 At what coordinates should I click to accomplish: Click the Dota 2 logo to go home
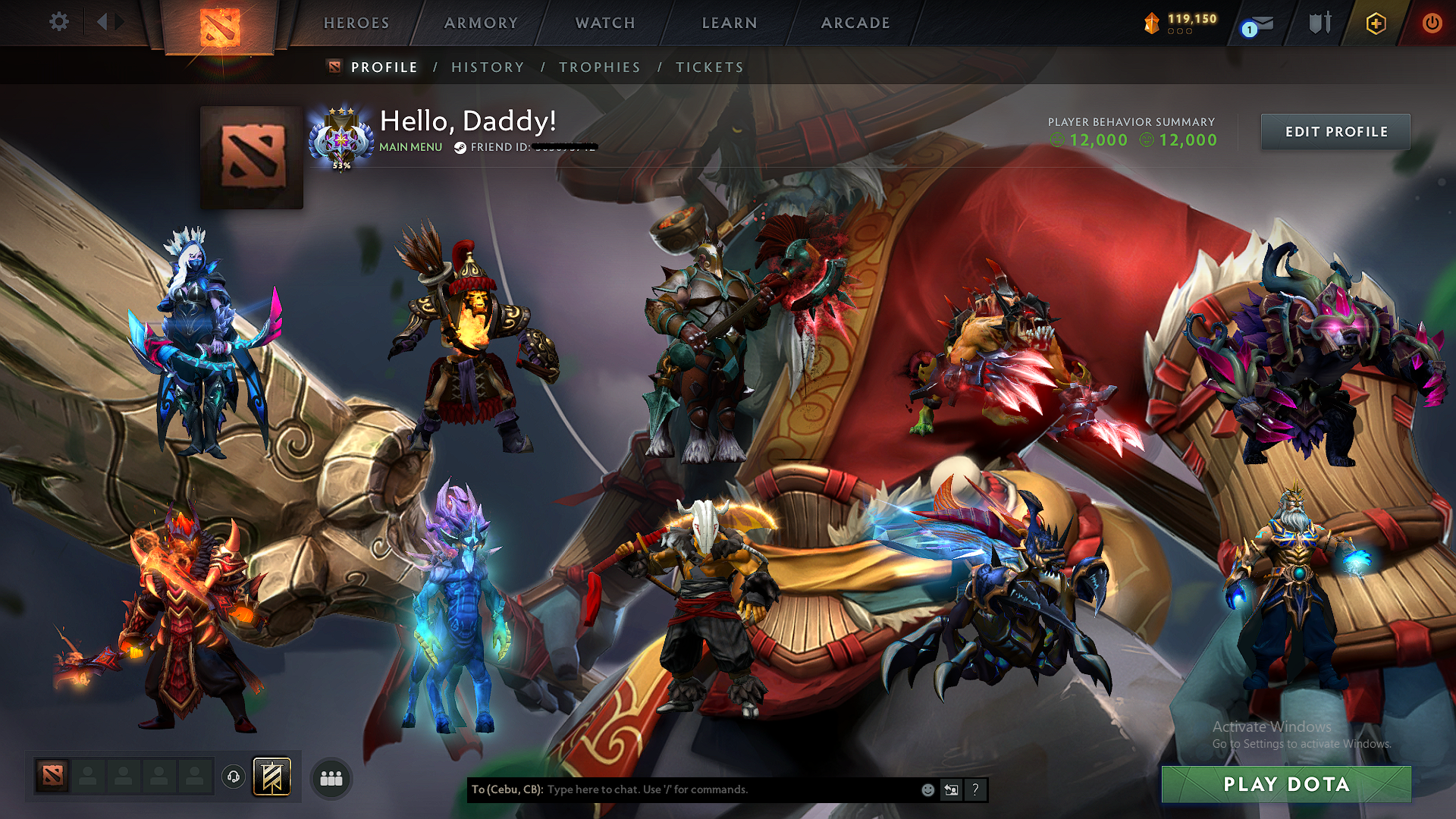218,23
